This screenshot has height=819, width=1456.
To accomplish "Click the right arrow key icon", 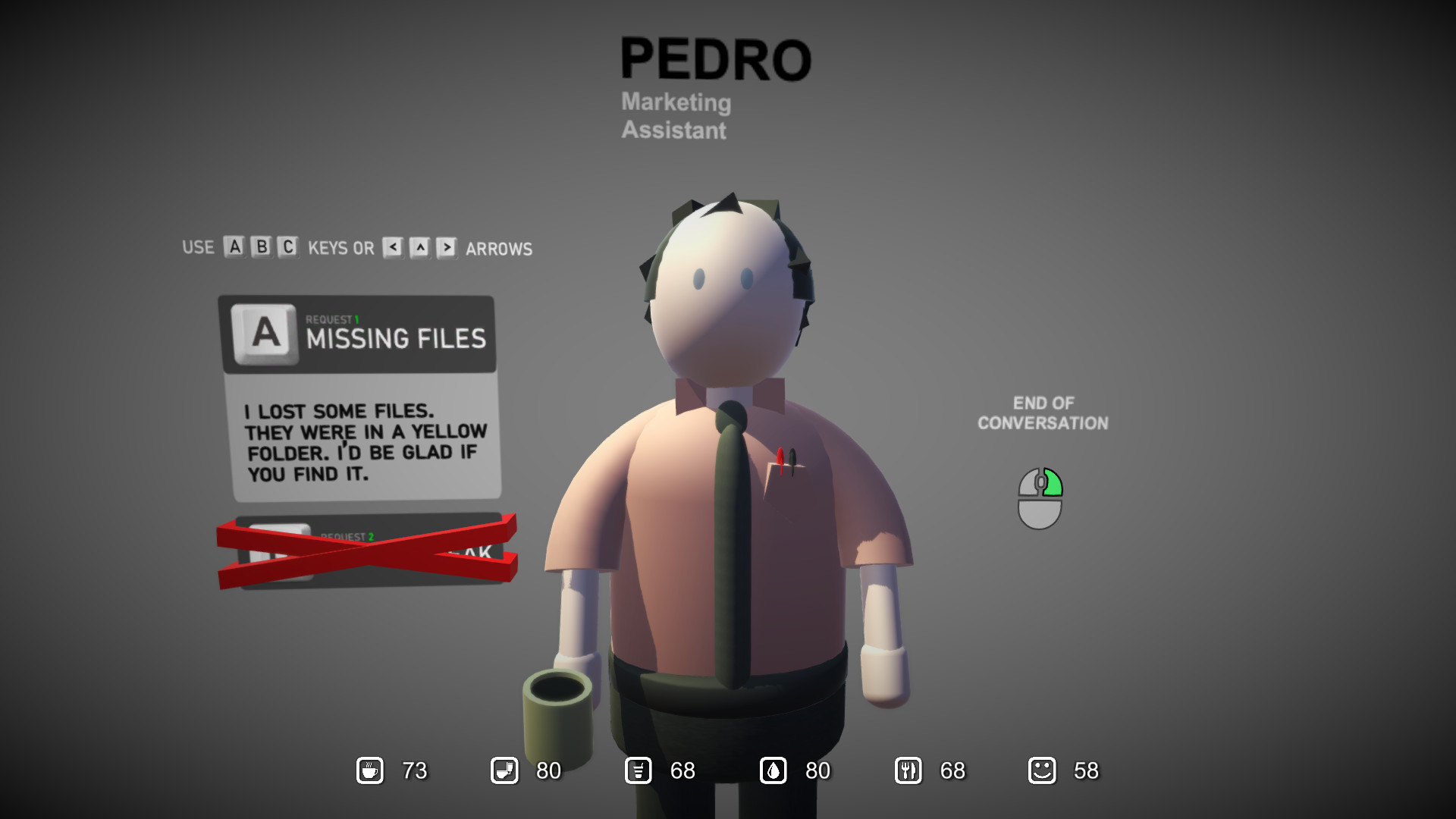I will tap(447, 248).
